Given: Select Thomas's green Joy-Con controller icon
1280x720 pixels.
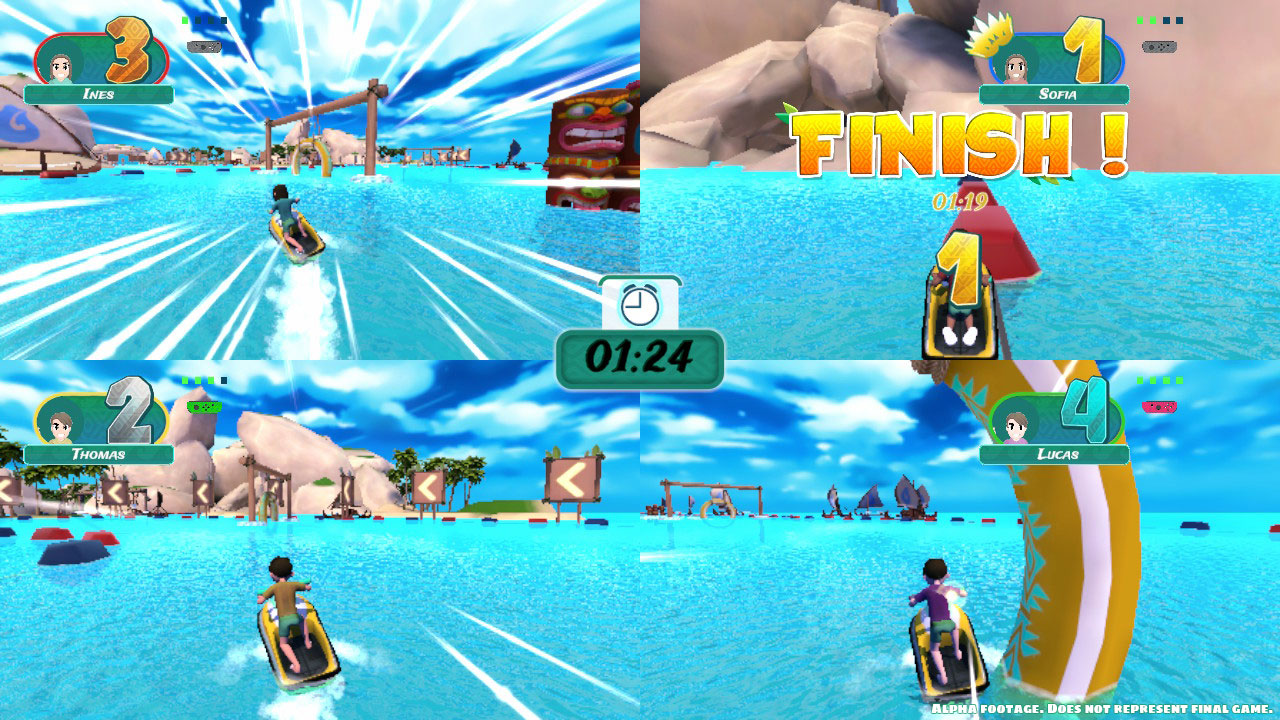Looking at the screenshot, I should coord(204,408).
